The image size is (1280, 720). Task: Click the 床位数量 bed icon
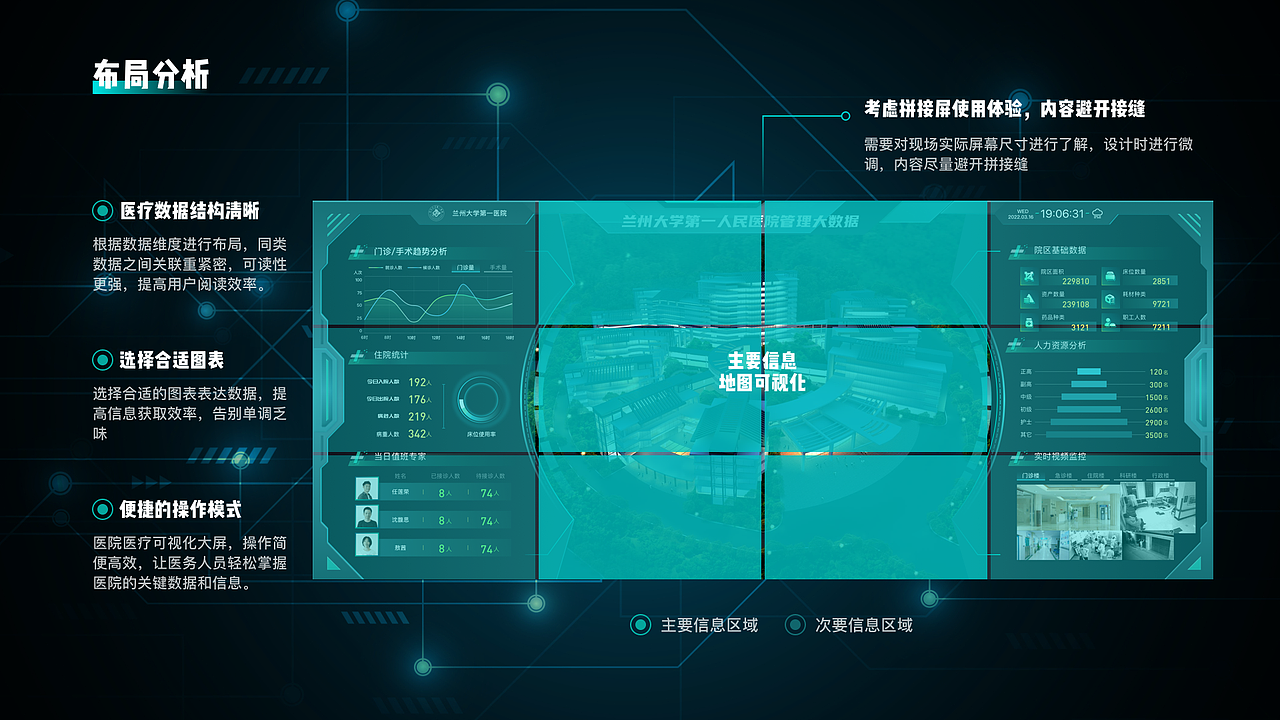pyautogui.click(x=1110, y=276)
